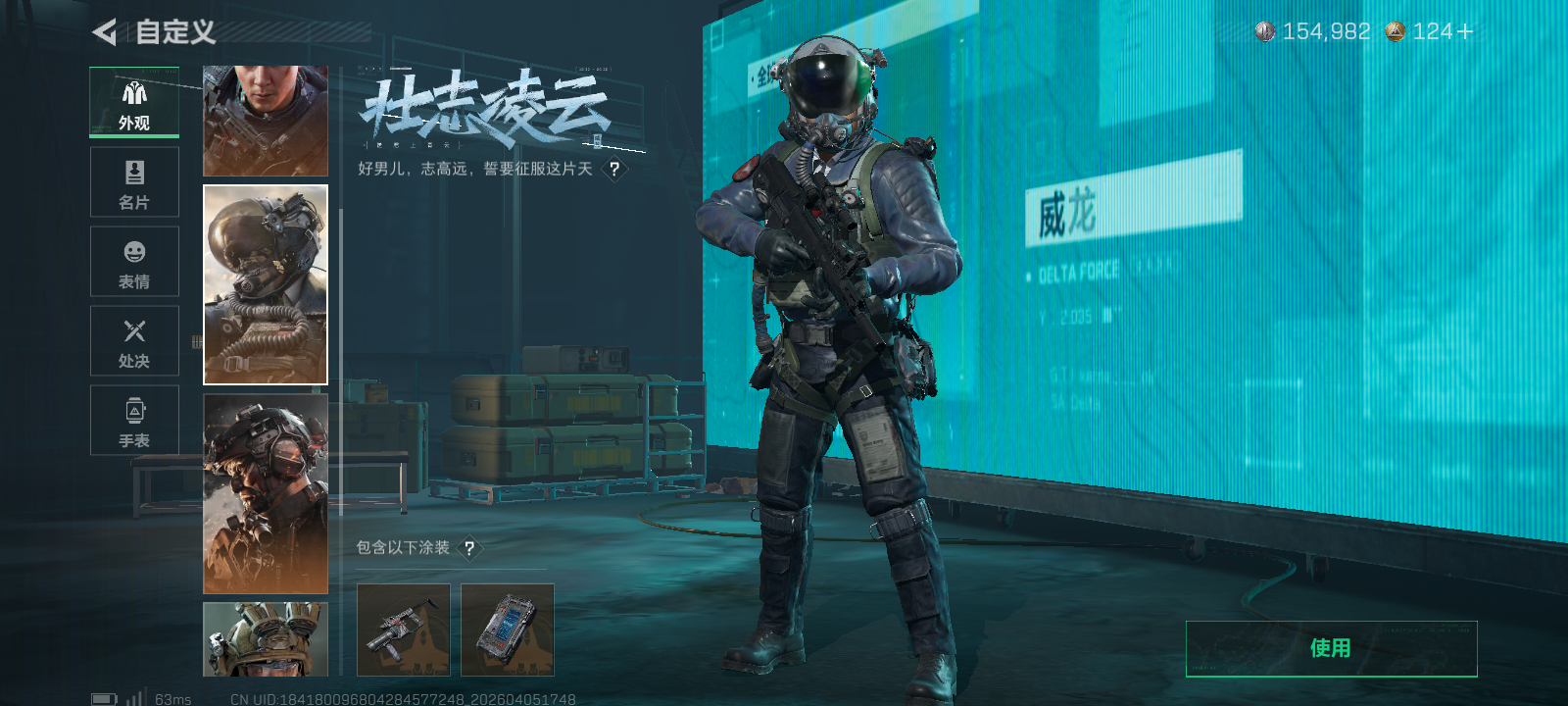
Task: Click the 处决 (finisher) crossed-weapons icon
Action: pos(134,330)
